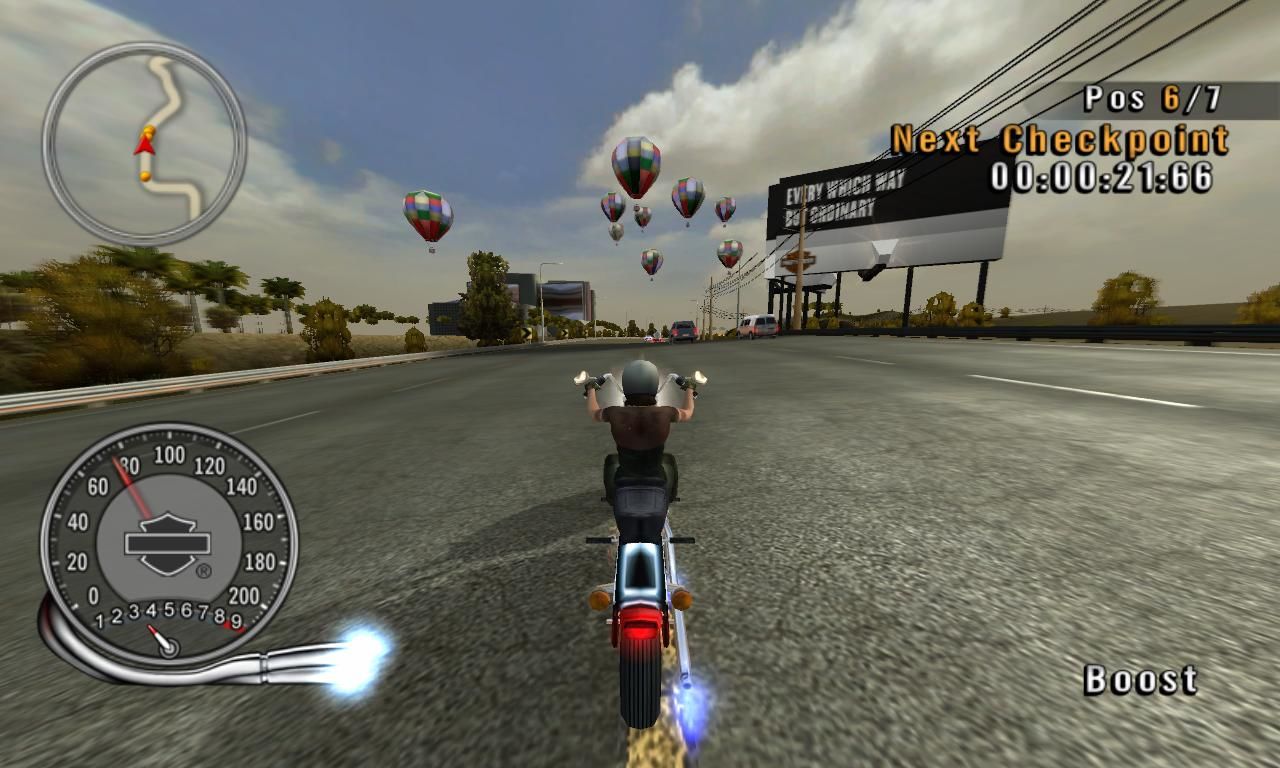Click the minimap in the top-left corner
This screenshot has height=768, width=1280.
click(143, 138)
